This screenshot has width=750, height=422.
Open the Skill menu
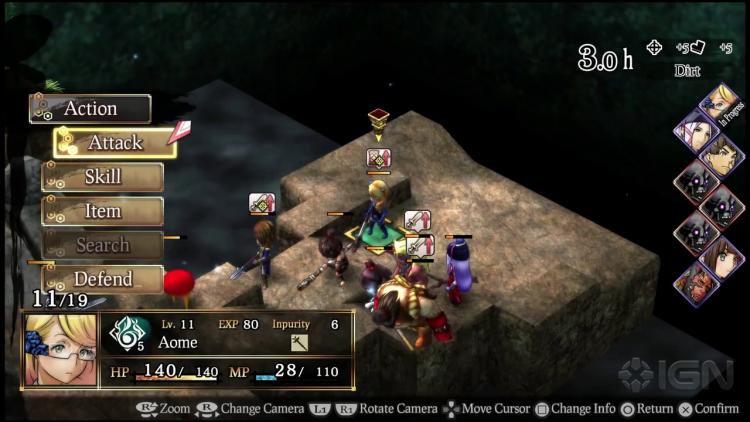pos(103,177)
